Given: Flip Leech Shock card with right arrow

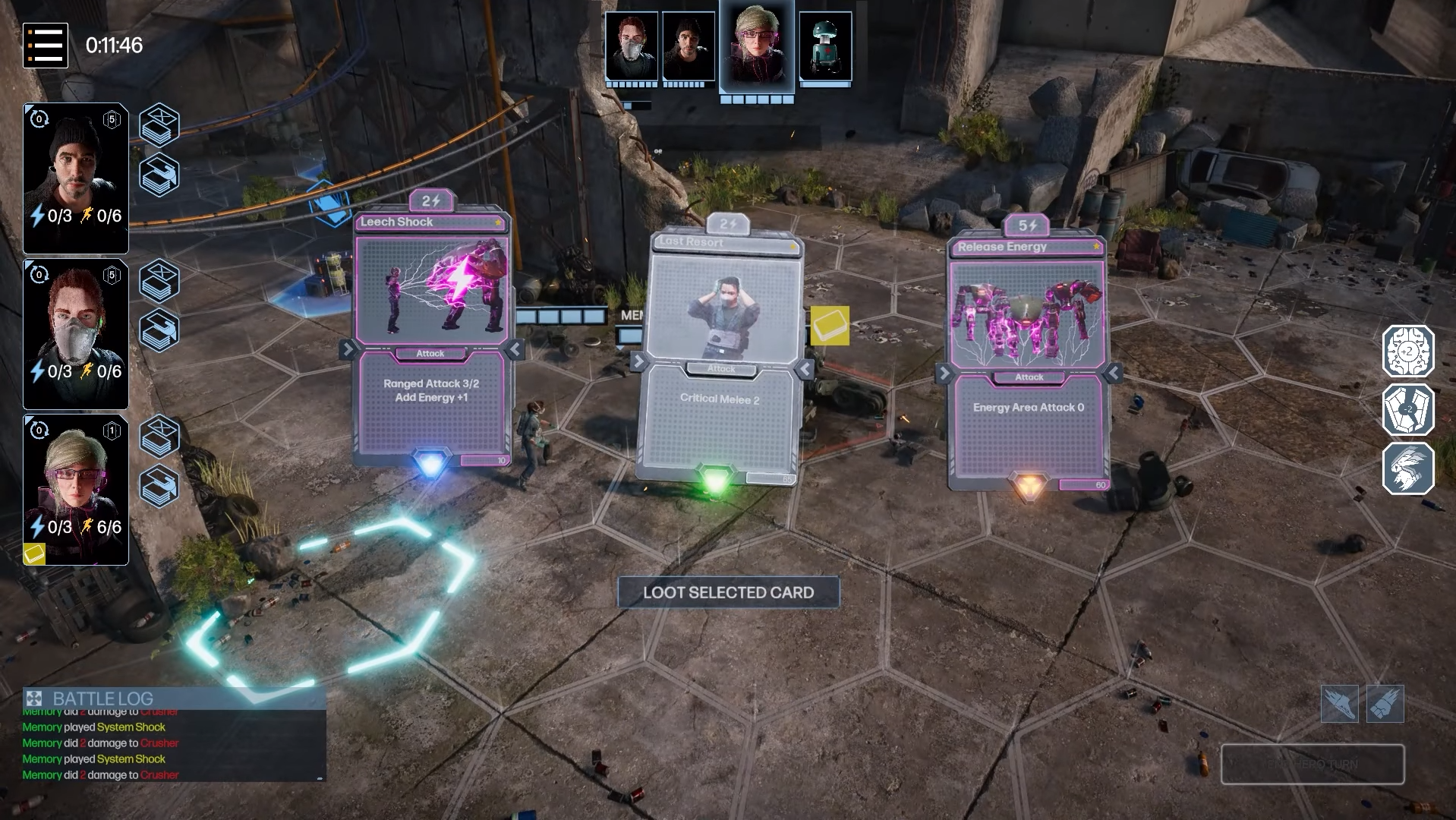Looking at the screenshot, I should point(515,349).
